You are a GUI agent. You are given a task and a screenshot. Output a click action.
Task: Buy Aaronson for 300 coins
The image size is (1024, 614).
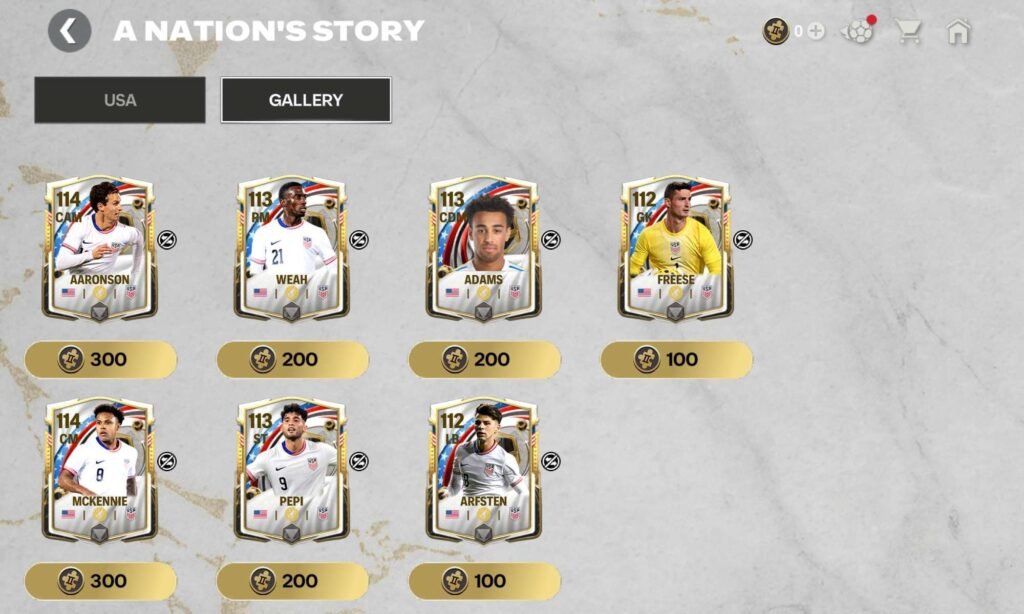pyautogui.click(x=101, y=359)
